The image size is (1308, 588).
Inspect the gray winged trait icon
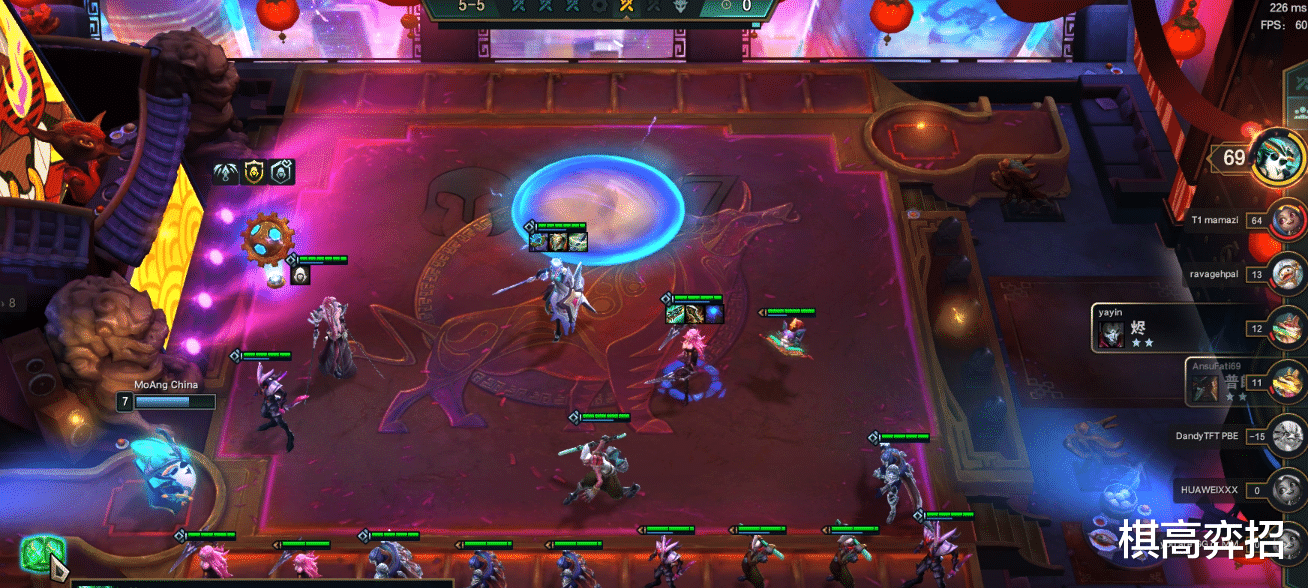pyautogui.click(x=225, y=172)
